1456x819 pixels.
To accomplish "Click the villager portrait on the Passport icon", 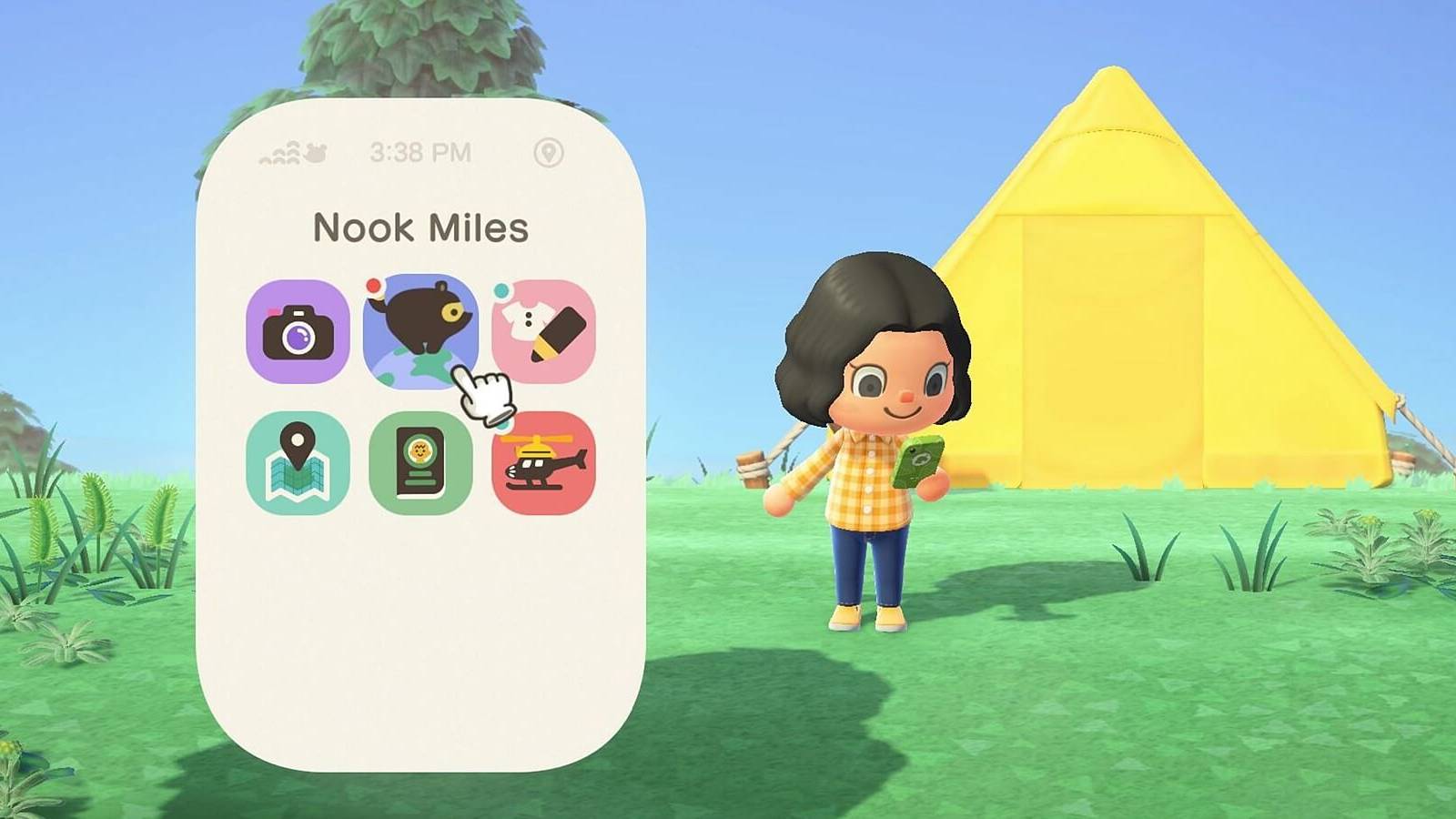I will [420, 451].
